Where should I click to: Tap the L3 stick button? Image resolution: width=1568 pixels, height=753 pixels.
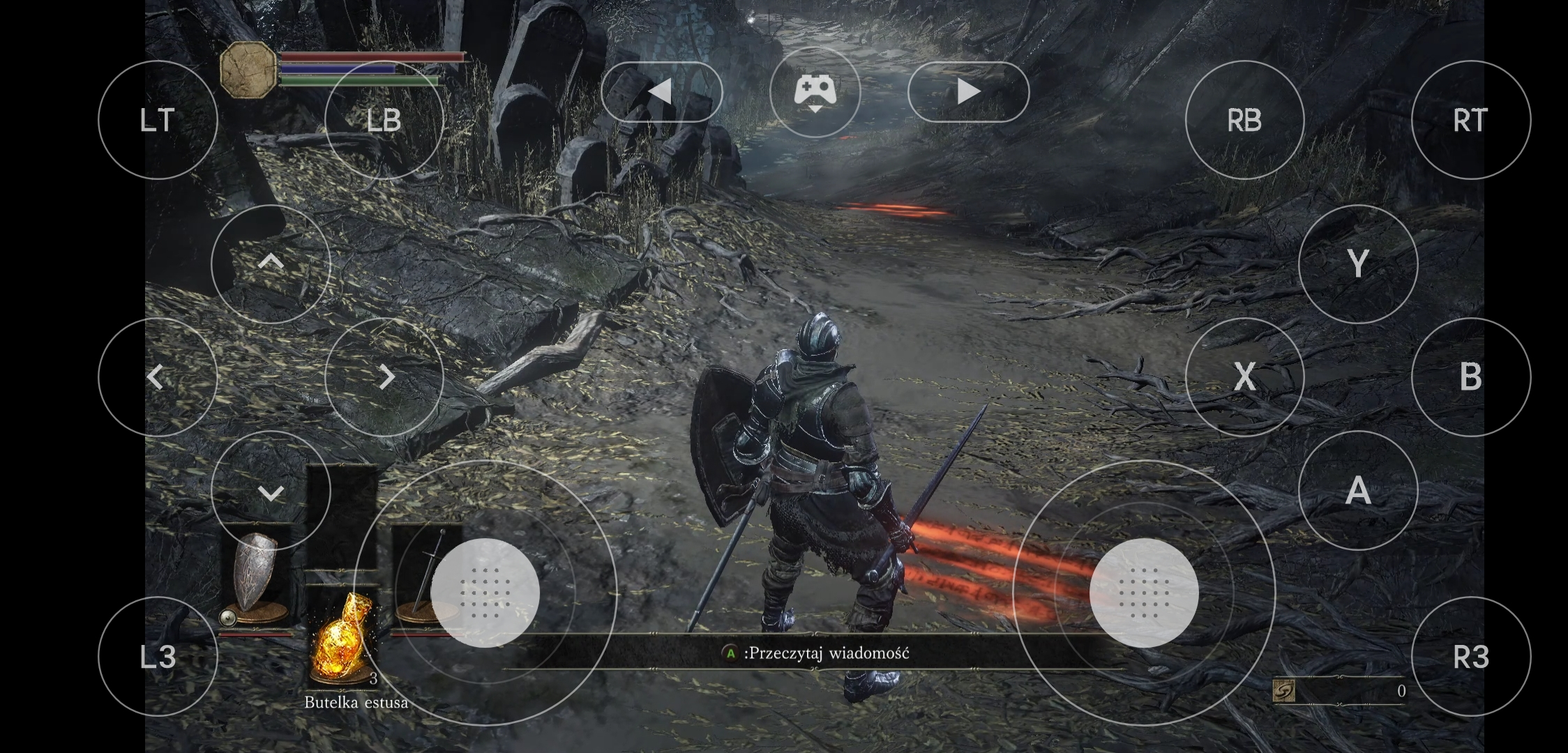coord(158,656)
